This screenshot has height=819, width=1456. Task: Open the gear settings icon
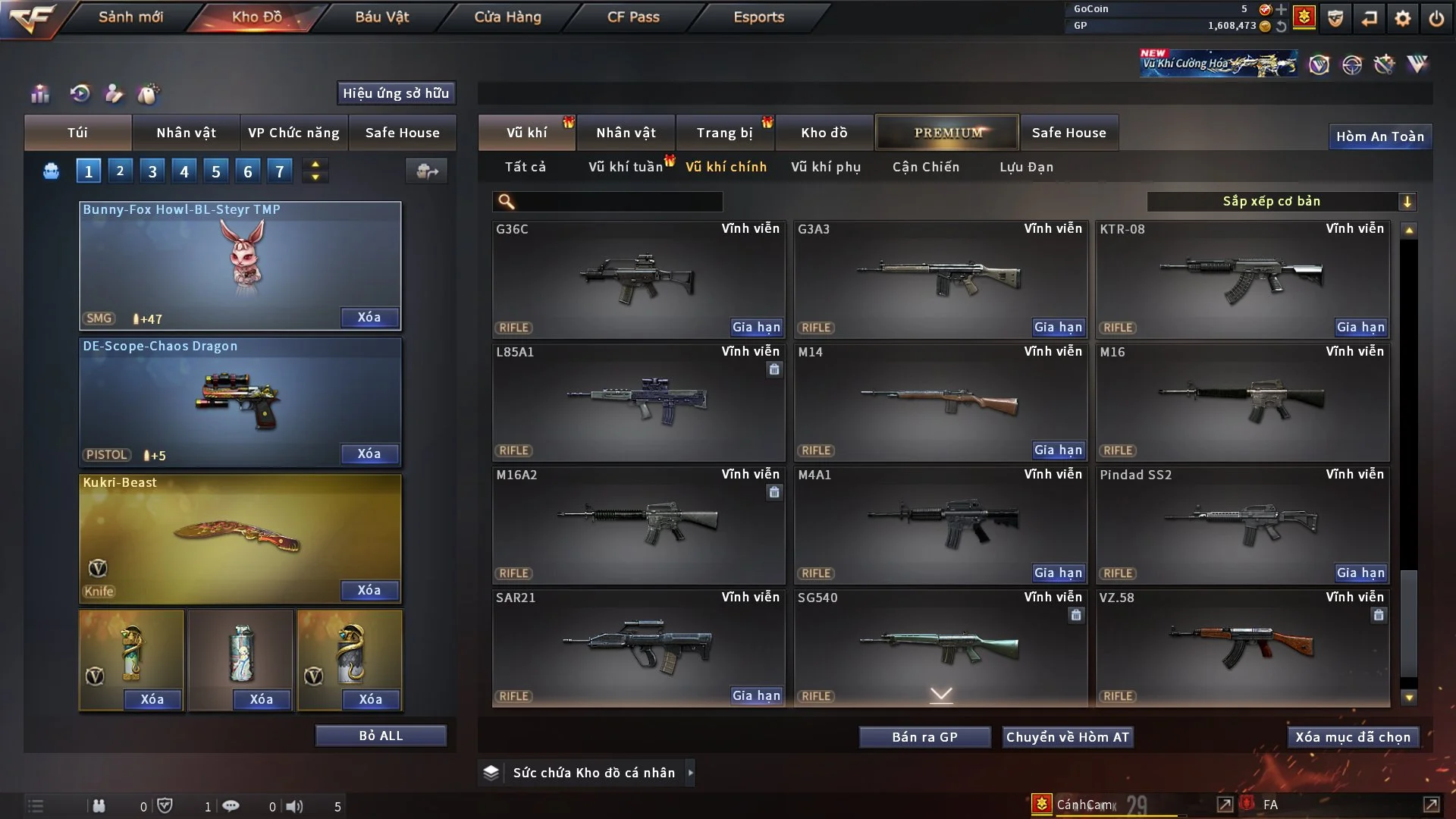pos(1402,18)
